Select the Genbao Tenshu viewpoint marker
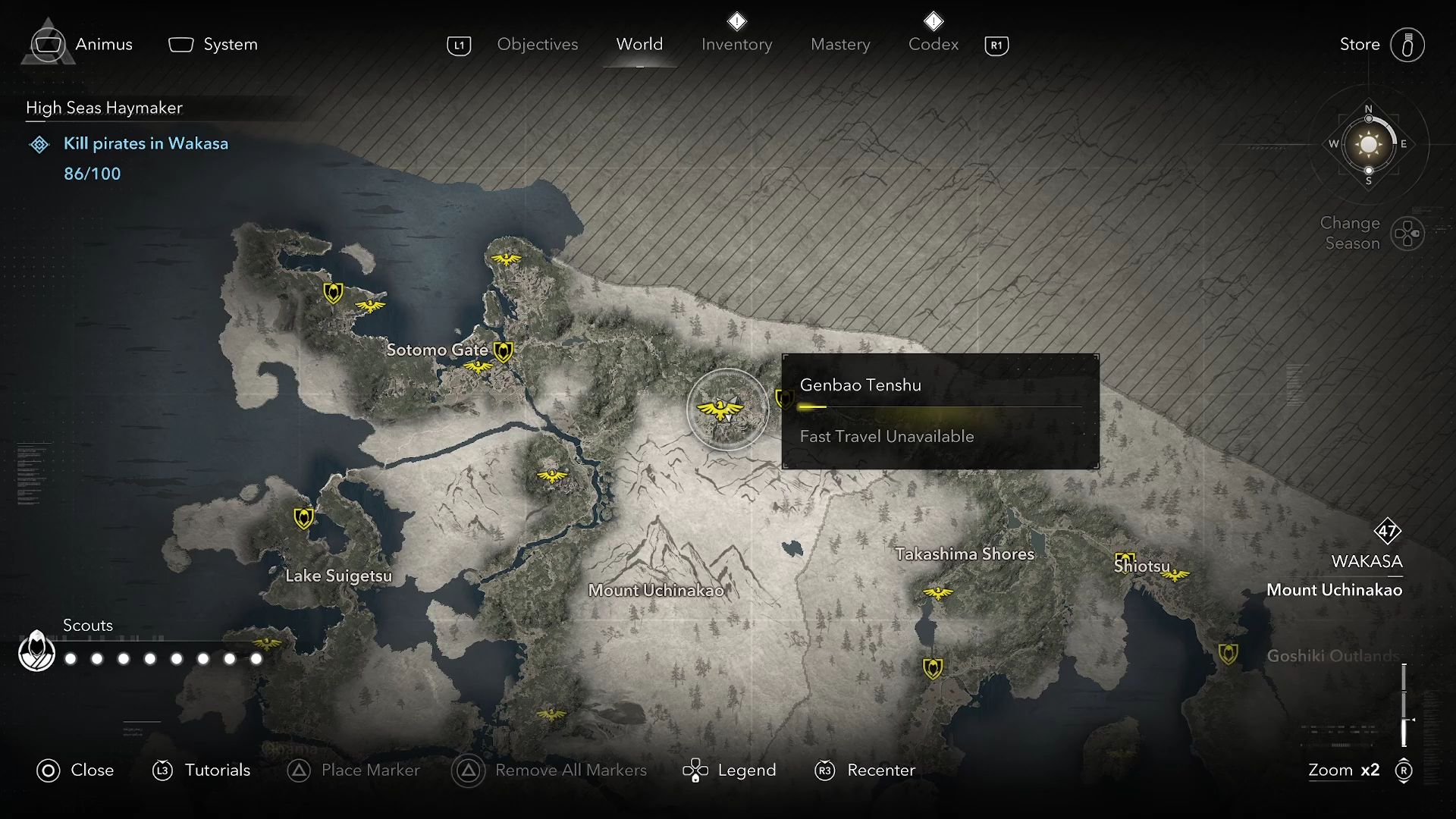This screenshot has width=1456, height=819. (720, 410)
